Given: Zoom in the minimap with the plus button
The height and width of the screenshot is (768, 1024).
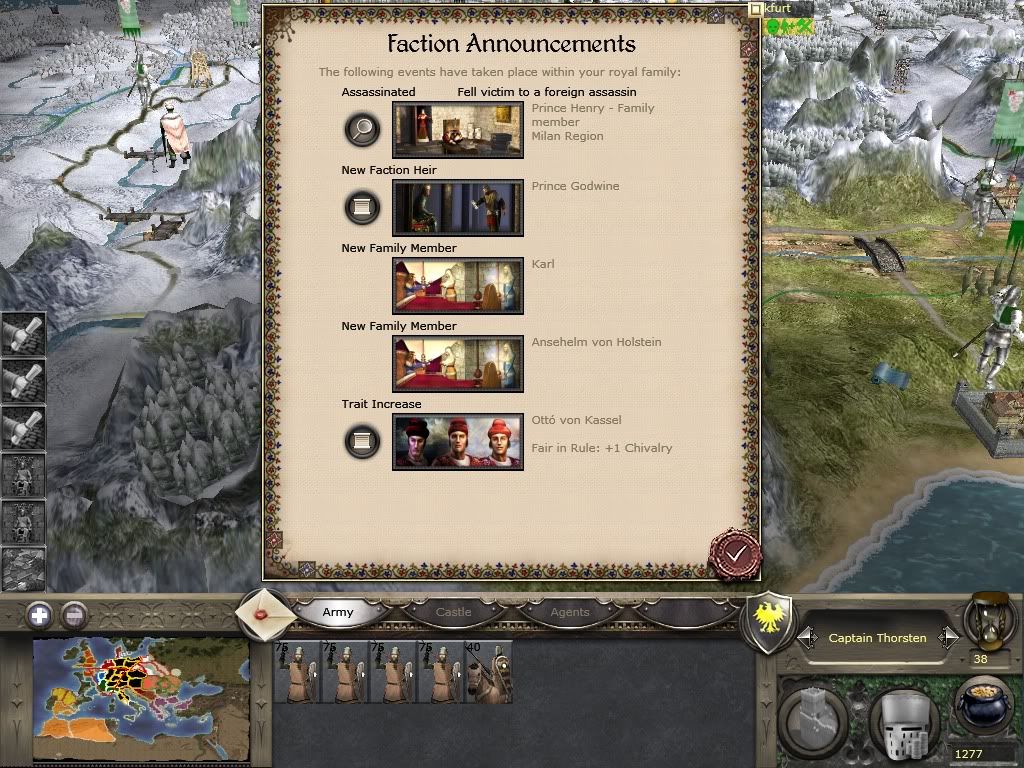Looking at the screenshot, I should 39,615.
